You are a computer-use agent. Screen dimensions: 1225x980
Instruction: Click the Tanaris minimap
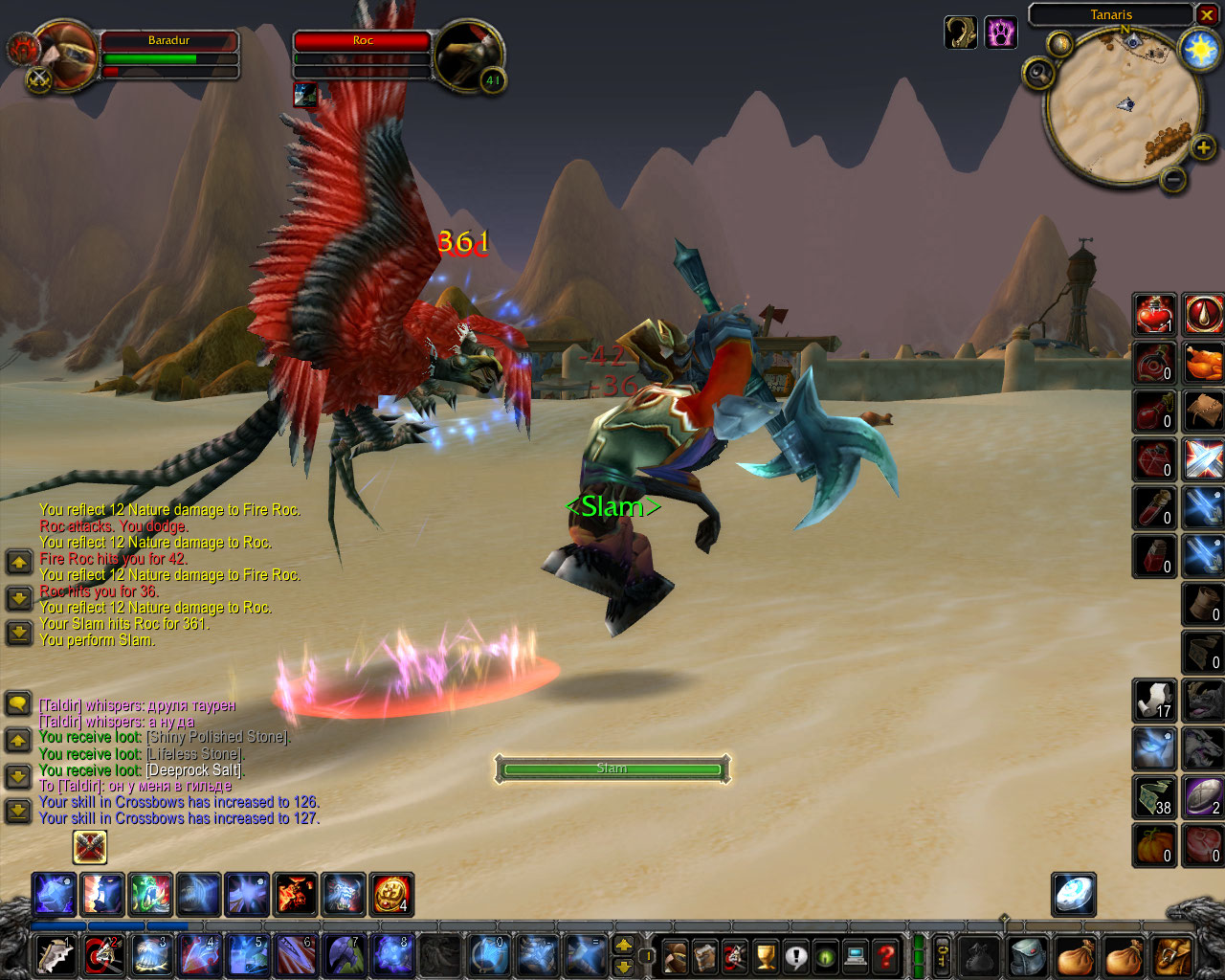[x=1124, y=107]
